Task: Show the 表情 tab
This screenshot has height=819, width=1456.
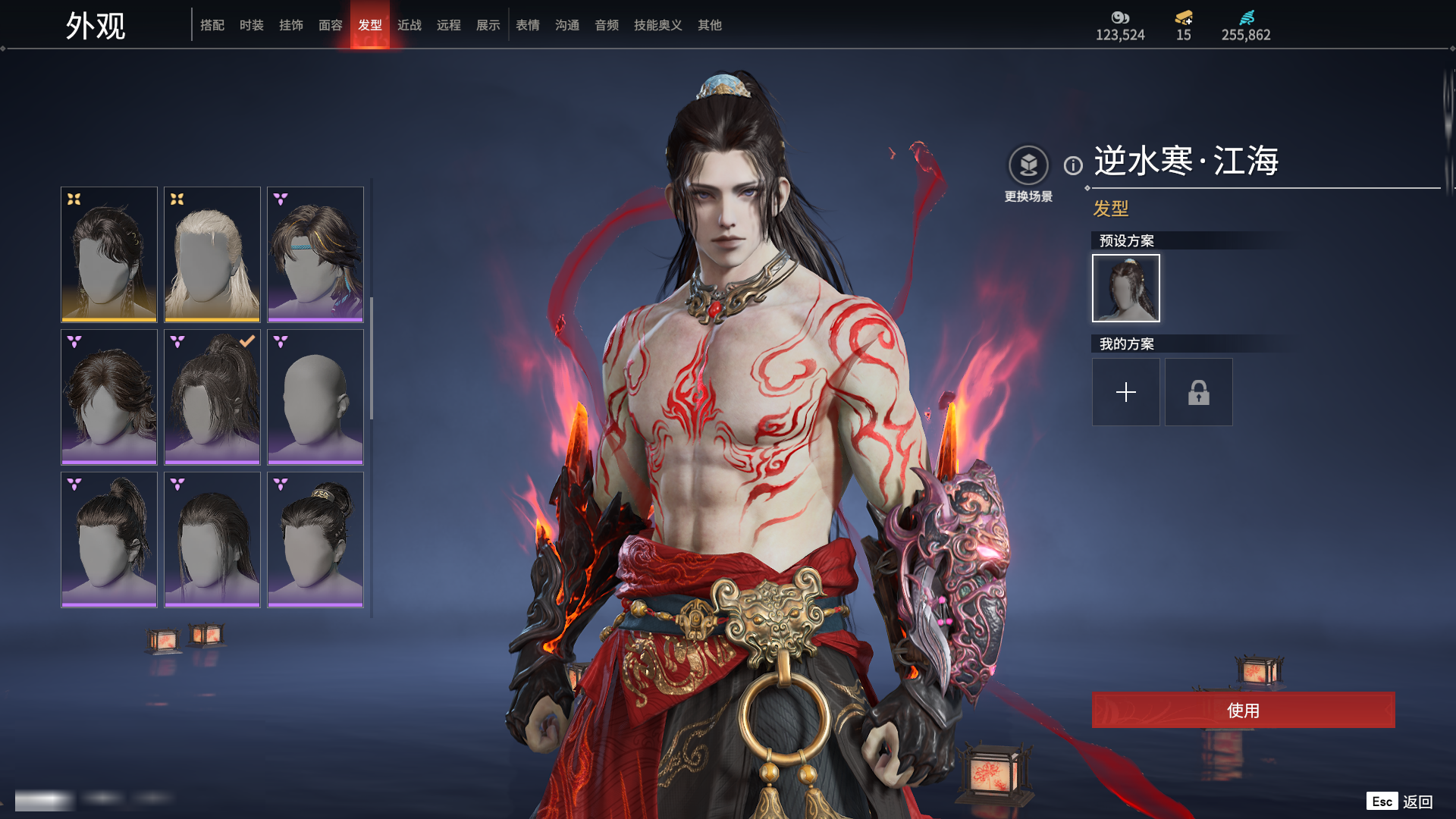Action: (528, 25)
